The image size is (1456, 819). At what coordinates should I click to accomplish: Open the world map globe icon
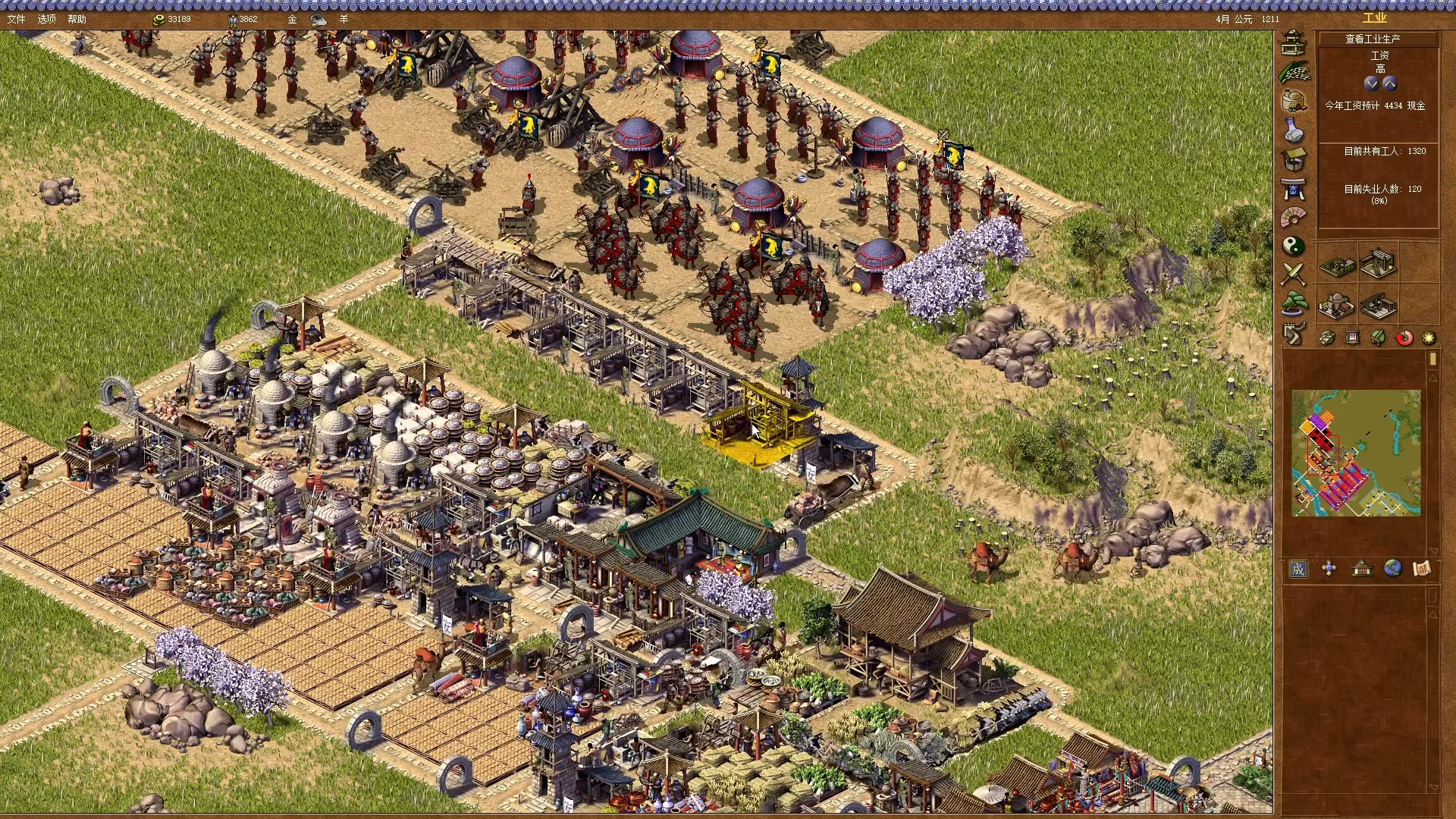tap(1392, 569)
